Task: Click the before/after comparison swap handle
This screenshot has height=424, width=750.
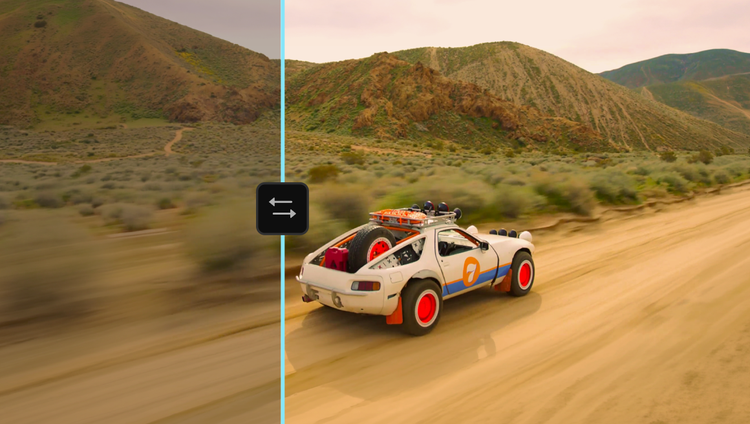Action: 282,208
